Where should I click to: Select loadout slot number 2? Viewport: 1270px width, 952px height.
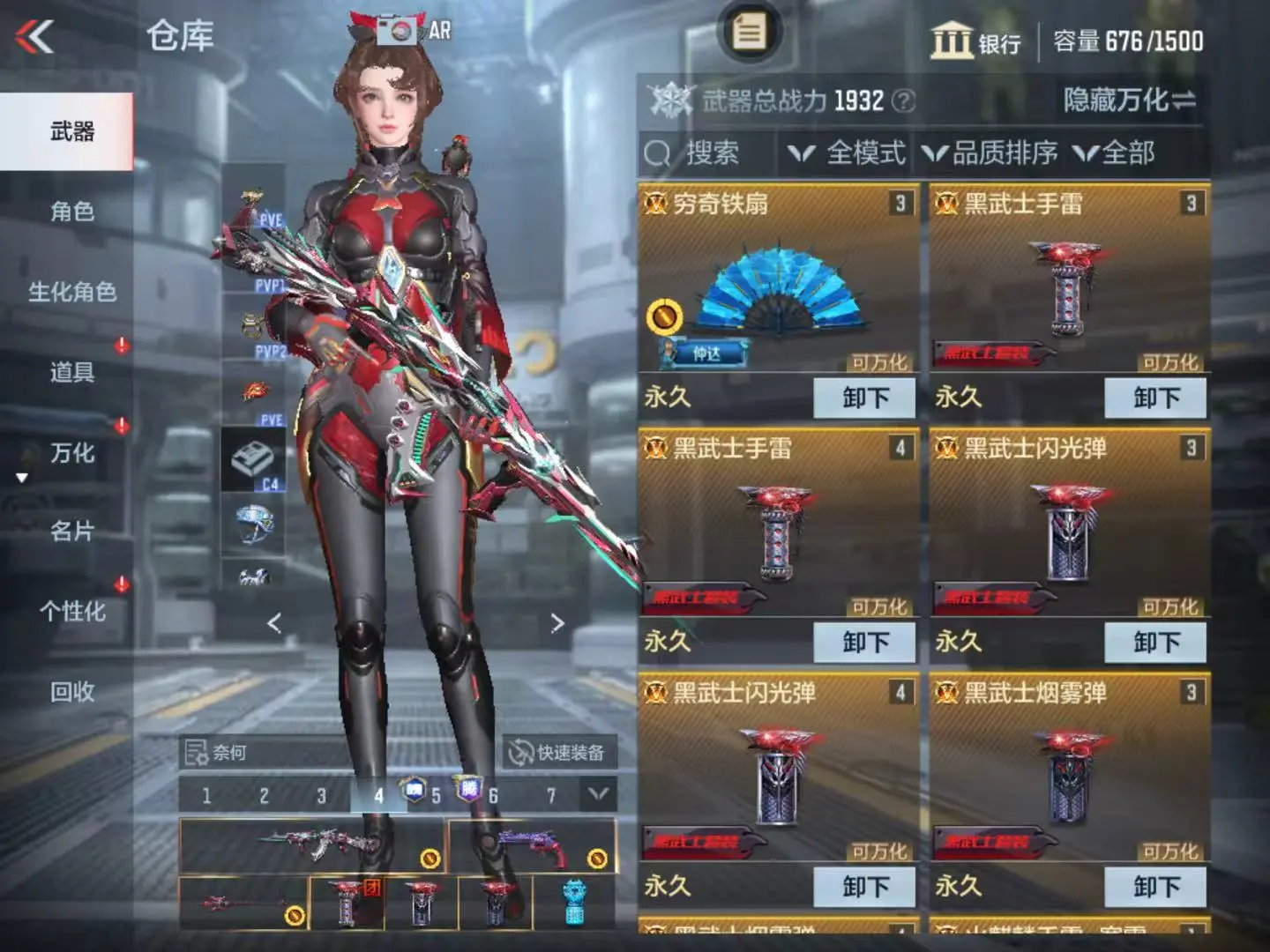[264, 796]
